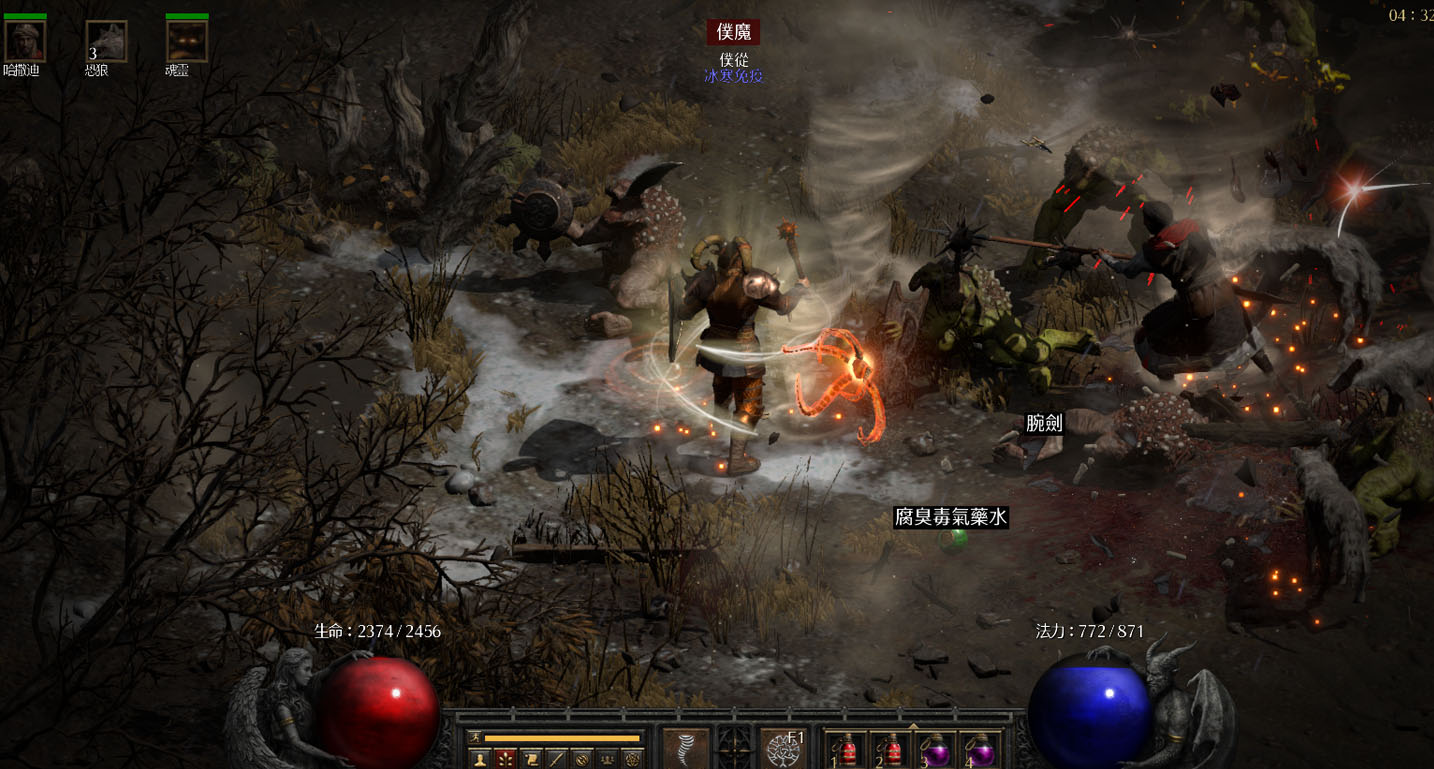Viewport: 1434px width, 769px height.
Task: Pick up the 腕劍 item label
Action: [1044, 423]
